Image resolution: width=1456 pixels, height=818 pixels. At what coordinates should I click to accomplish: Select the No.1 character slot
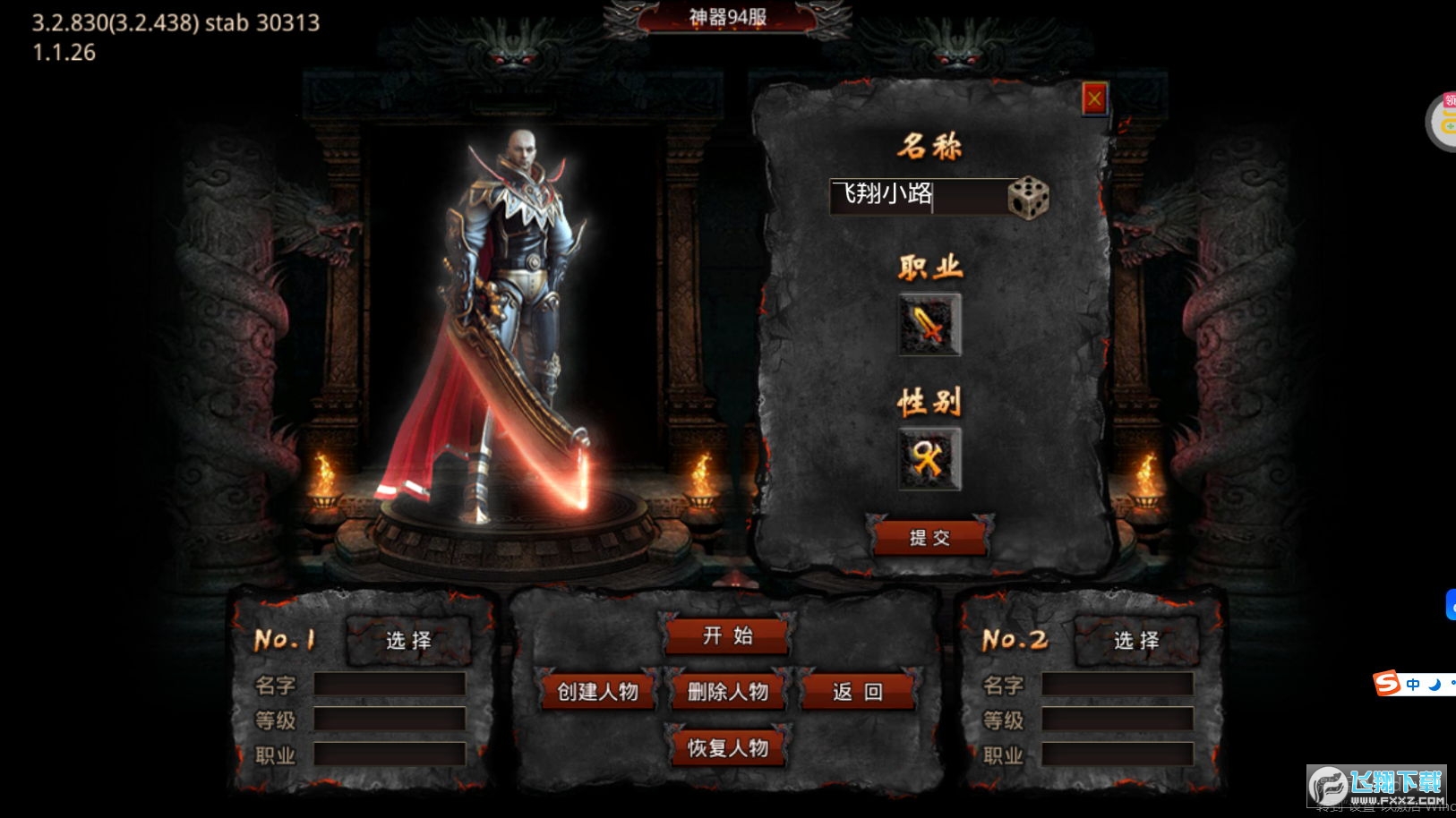[x=408, y=641]
